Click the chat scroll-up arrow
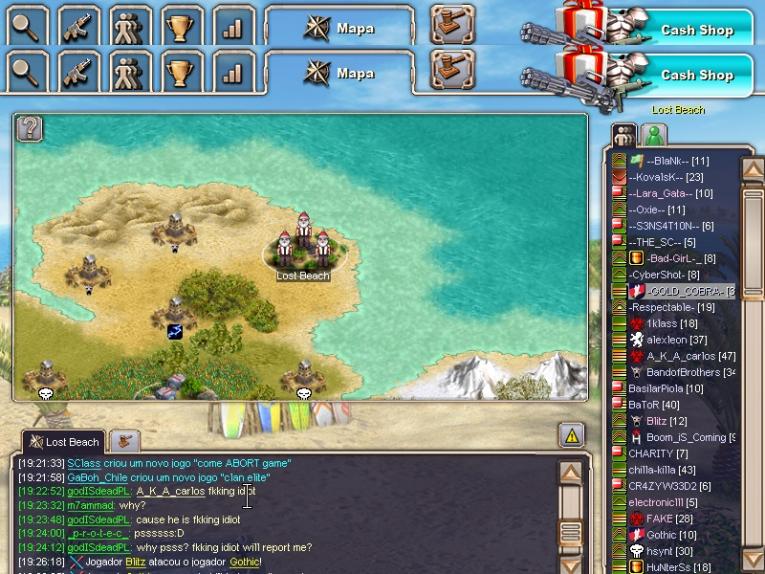 [x=570, y=473]
